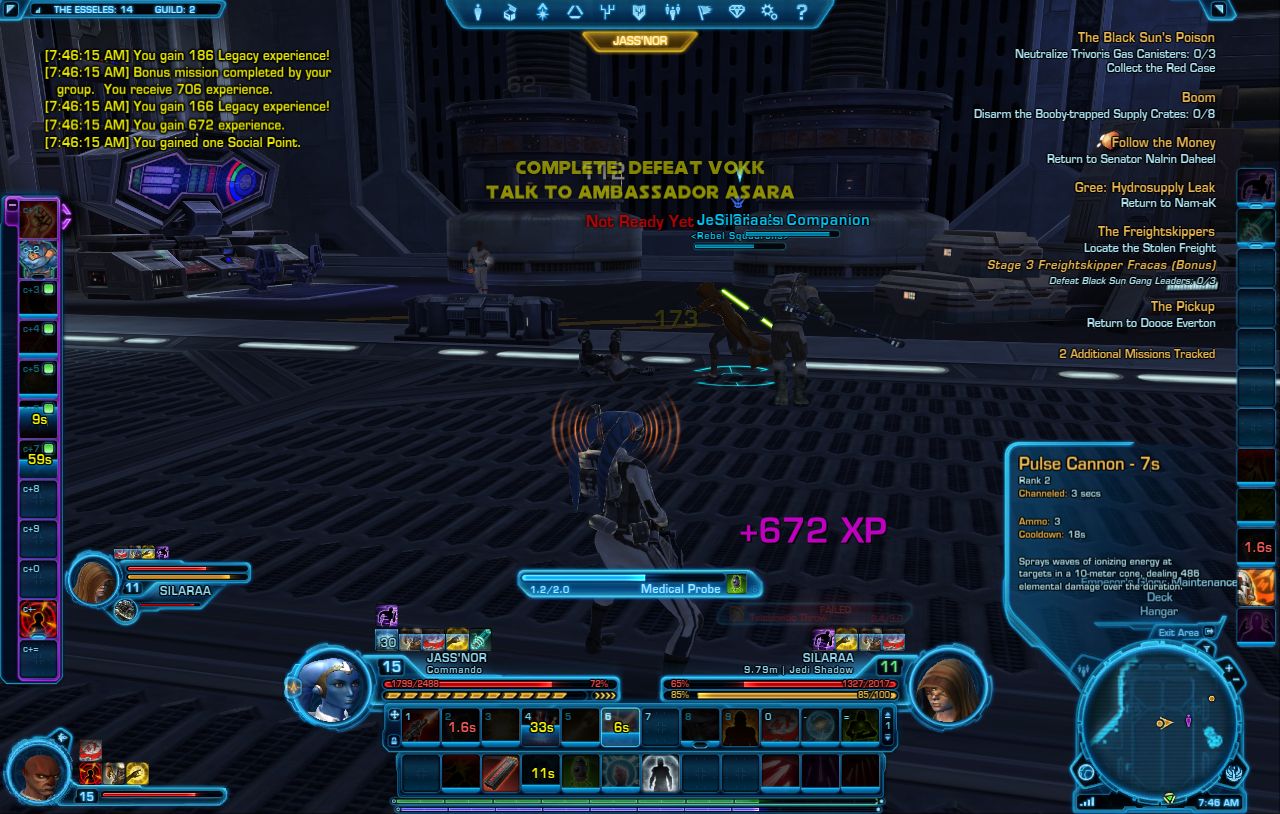This screenshot has height=814, width=1280.
Task: Activate the ability in hotbar slot 1
Action: coord(421,725)
